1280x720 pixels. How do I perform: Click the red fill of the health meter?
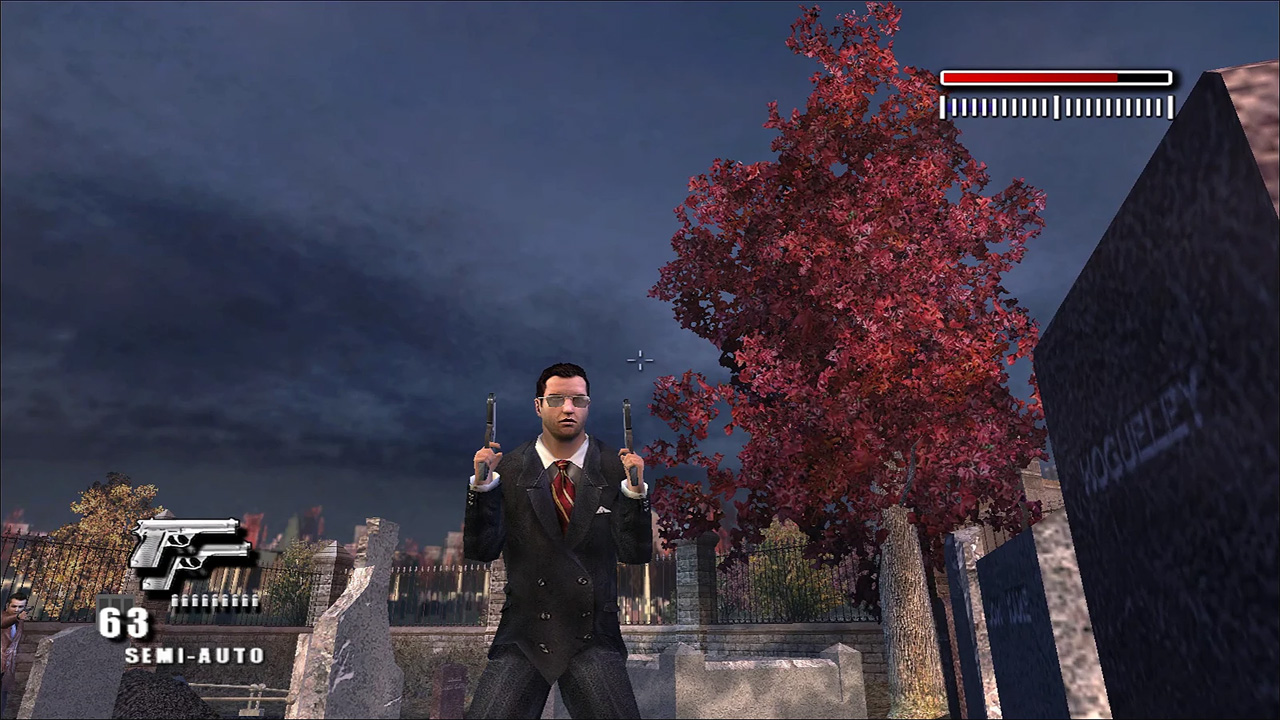pyautogui.click(x=1030, y=77)
